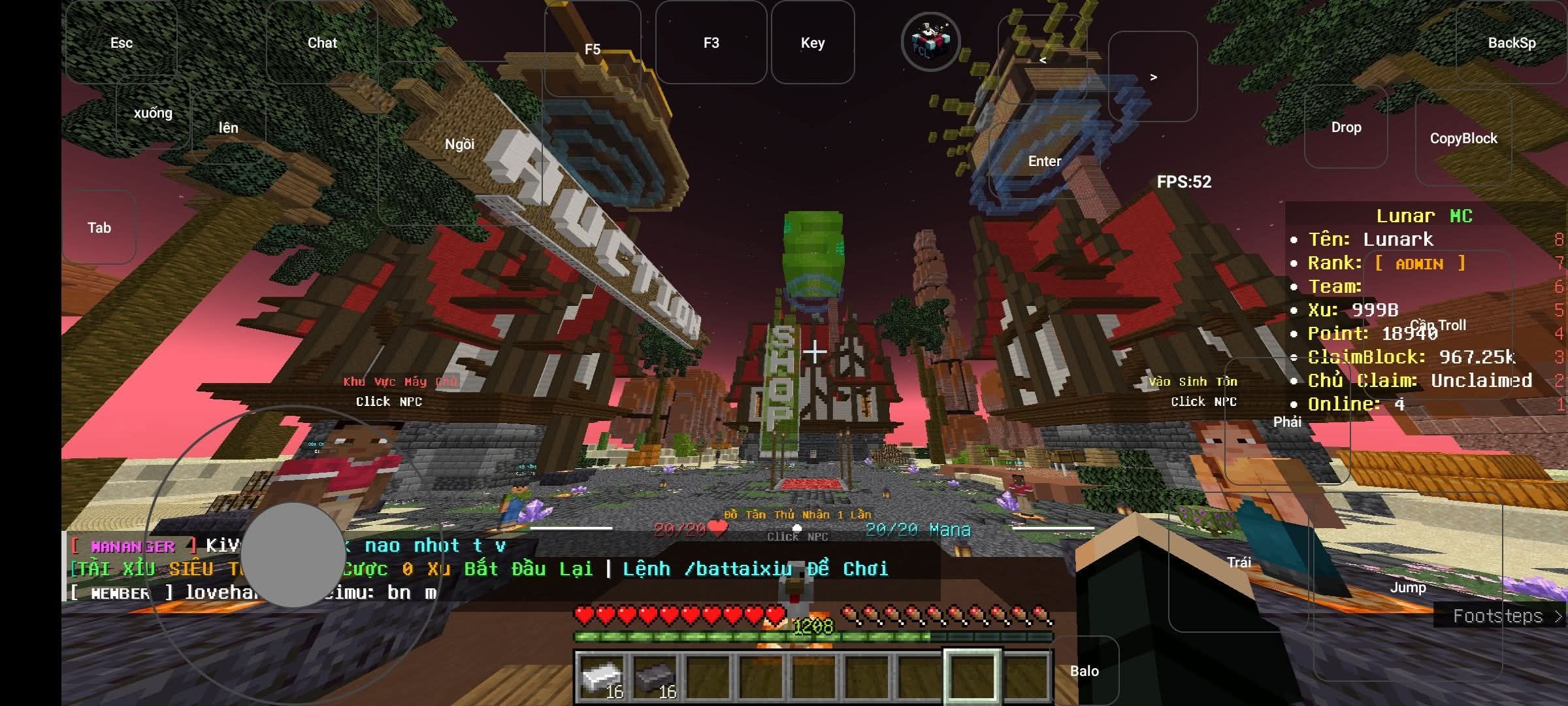Tap the FCL launcher icon at top center
The height and width of the screenshot is (706, 1568).
pyautogui.click(x=930, y=42)
